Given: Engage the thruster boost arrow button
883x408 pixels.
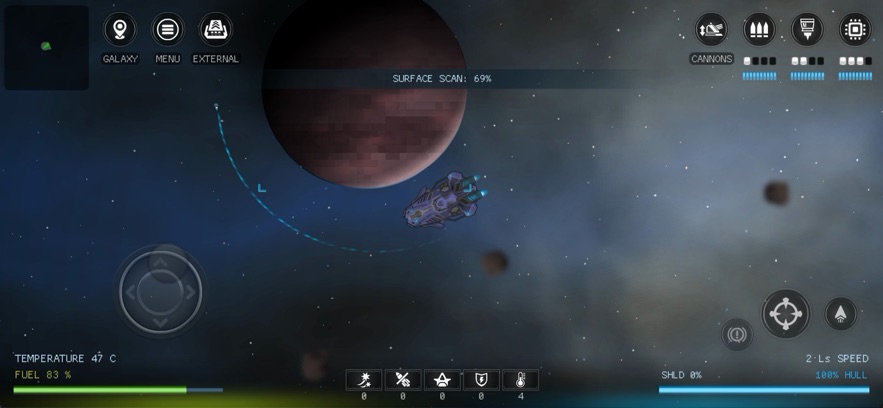Looking at the screenshot, I should point(841,314).
